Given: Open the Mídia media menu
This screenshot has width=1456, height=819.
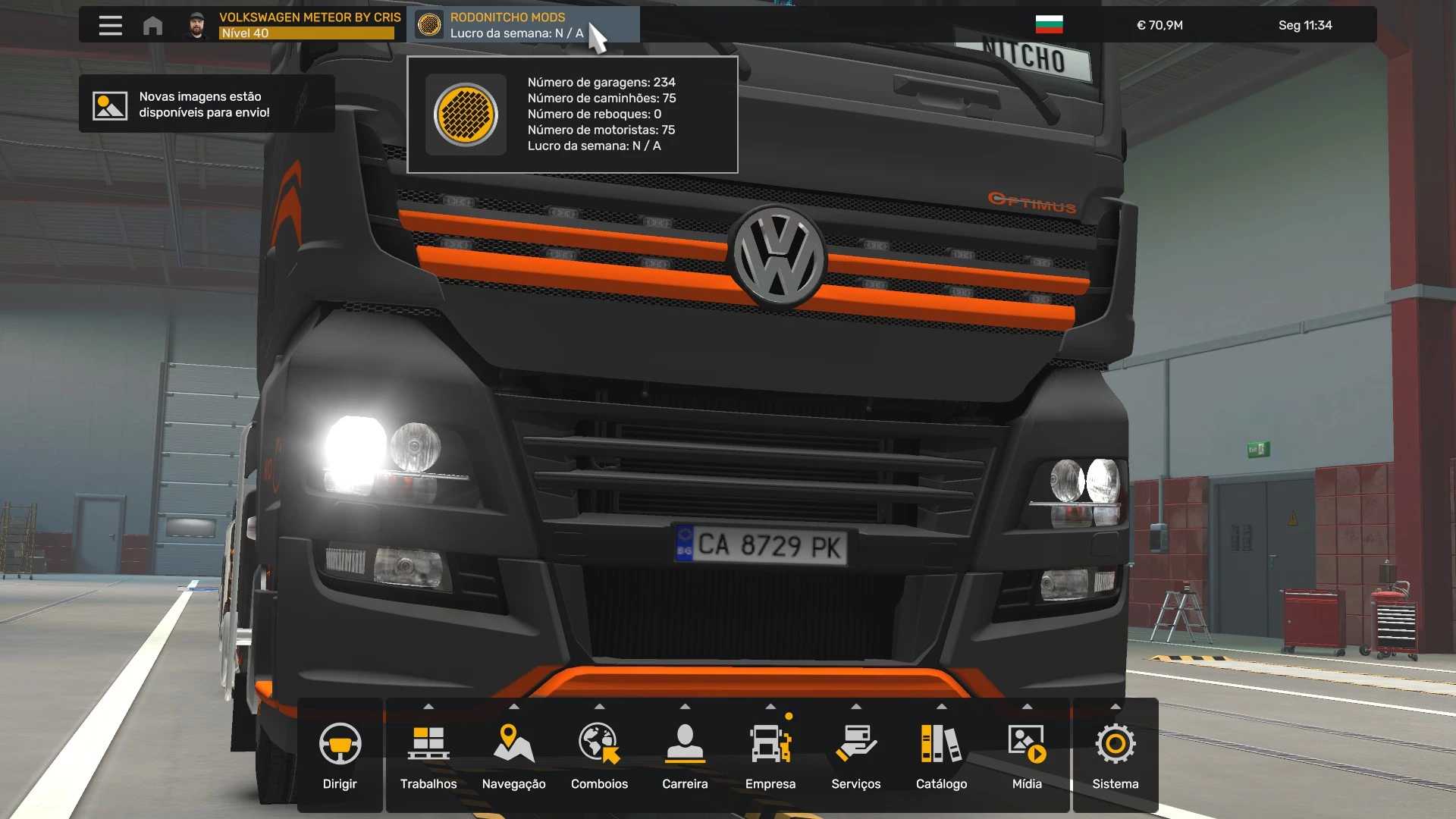Looking at the screenshot, I should click(x=1027, y=755).
